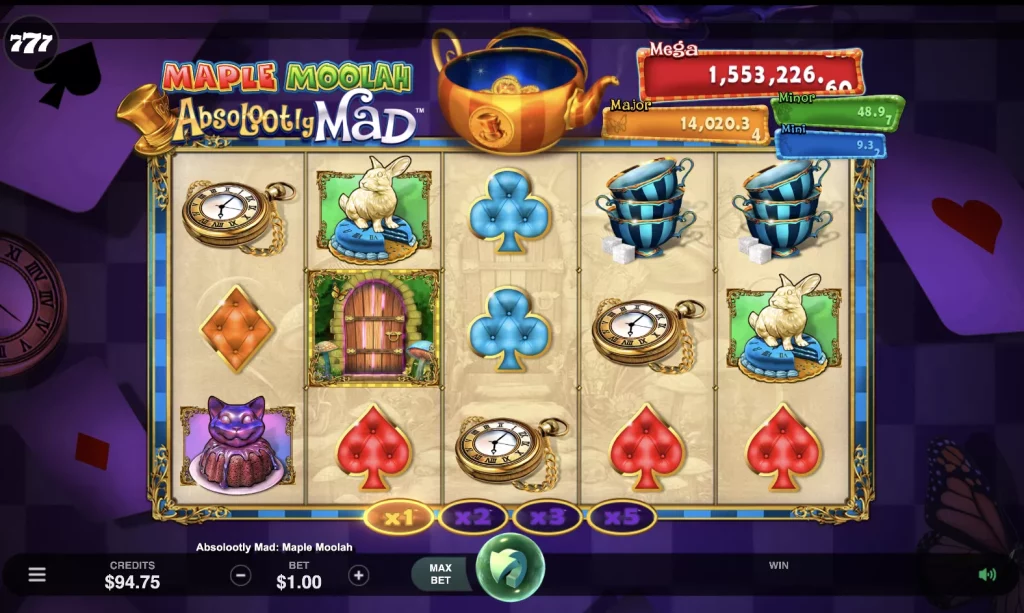Increase the bet with the plus button
Image resolution: width=1024 pixels, height=613 pixels.
coord(358,575)
